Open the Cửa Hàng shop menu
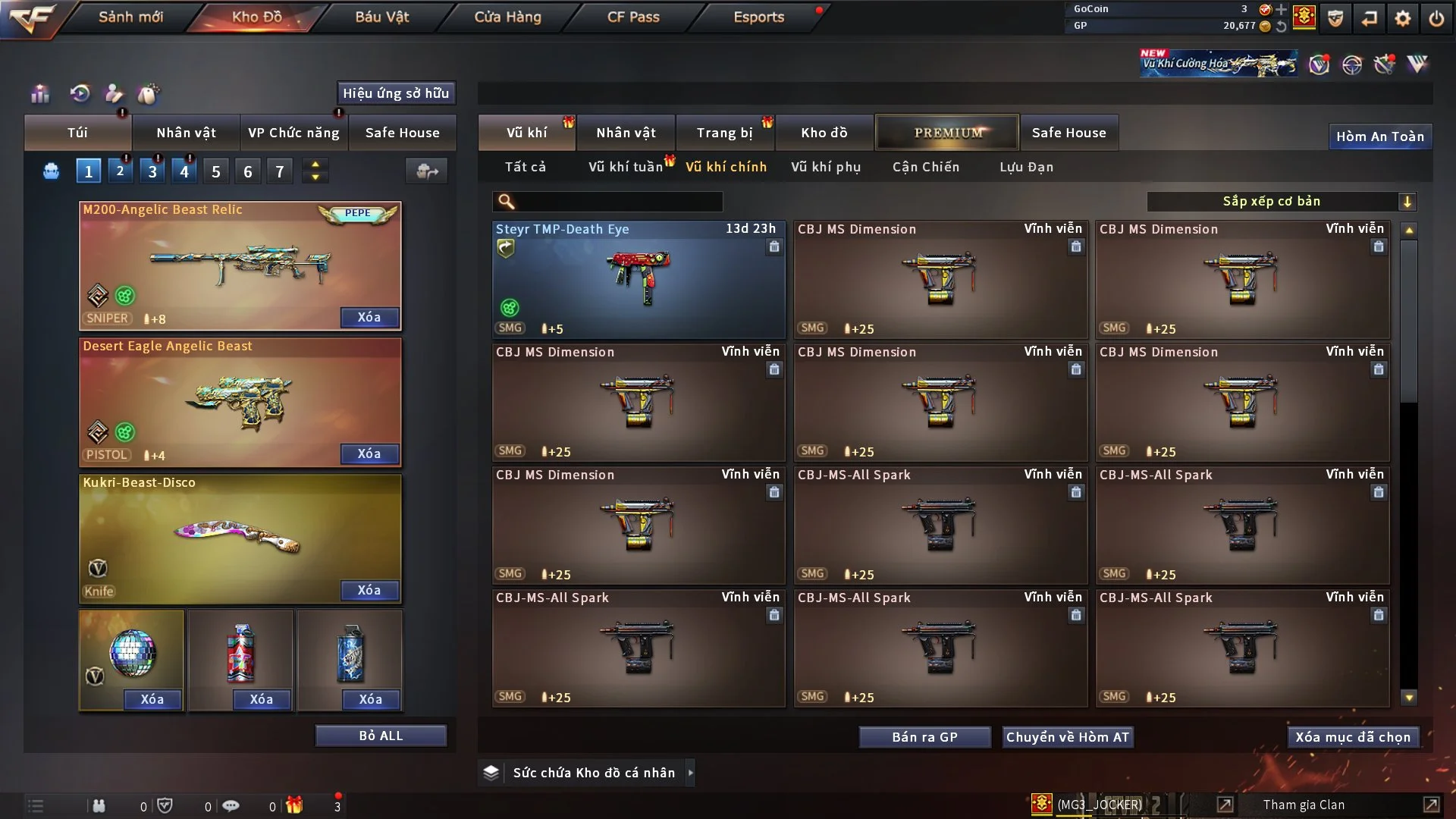 coord(507,17)
